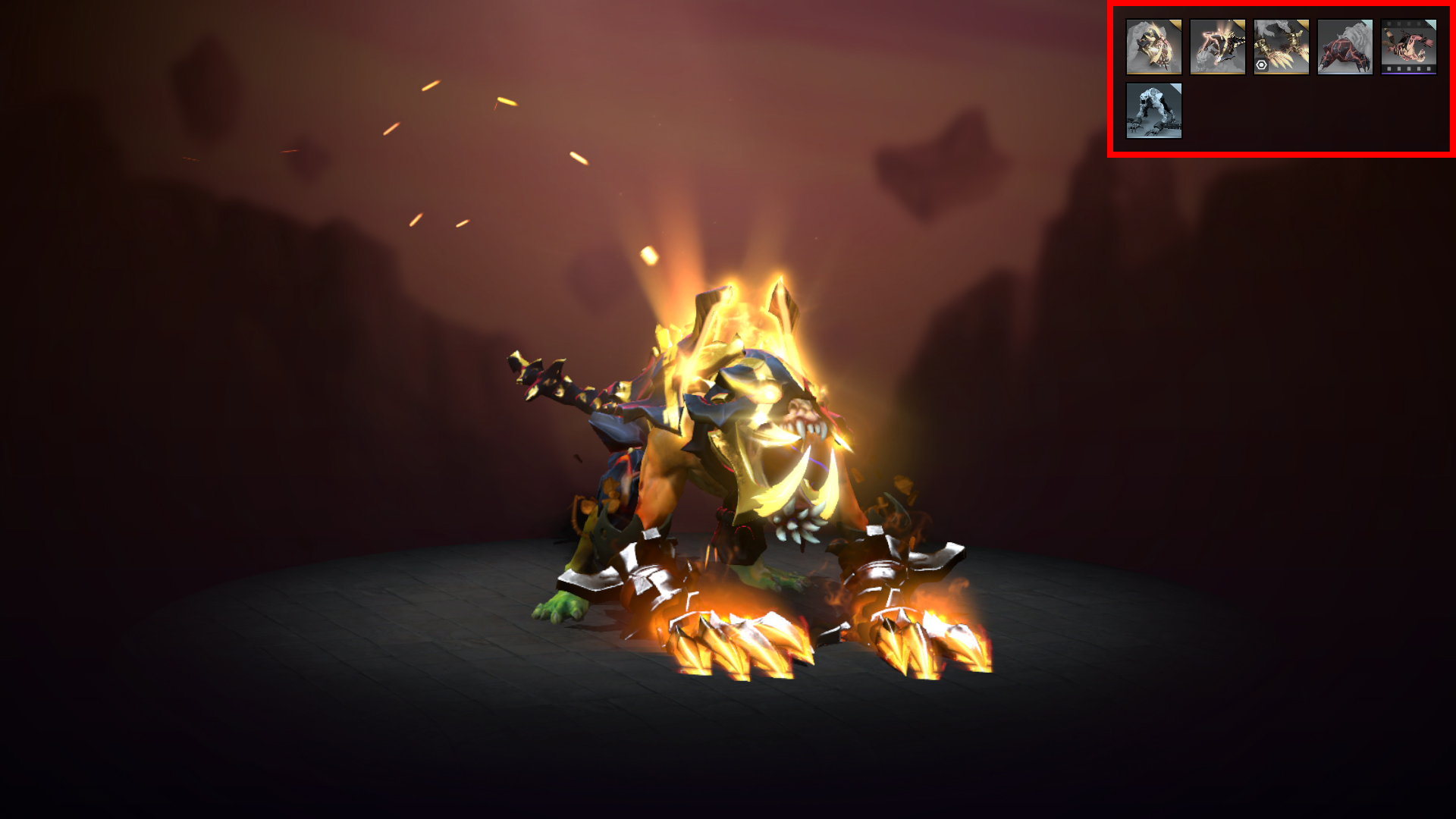1456x819 pixels.
Task: Select the red cracked lava body skin
Action: 1345,47
